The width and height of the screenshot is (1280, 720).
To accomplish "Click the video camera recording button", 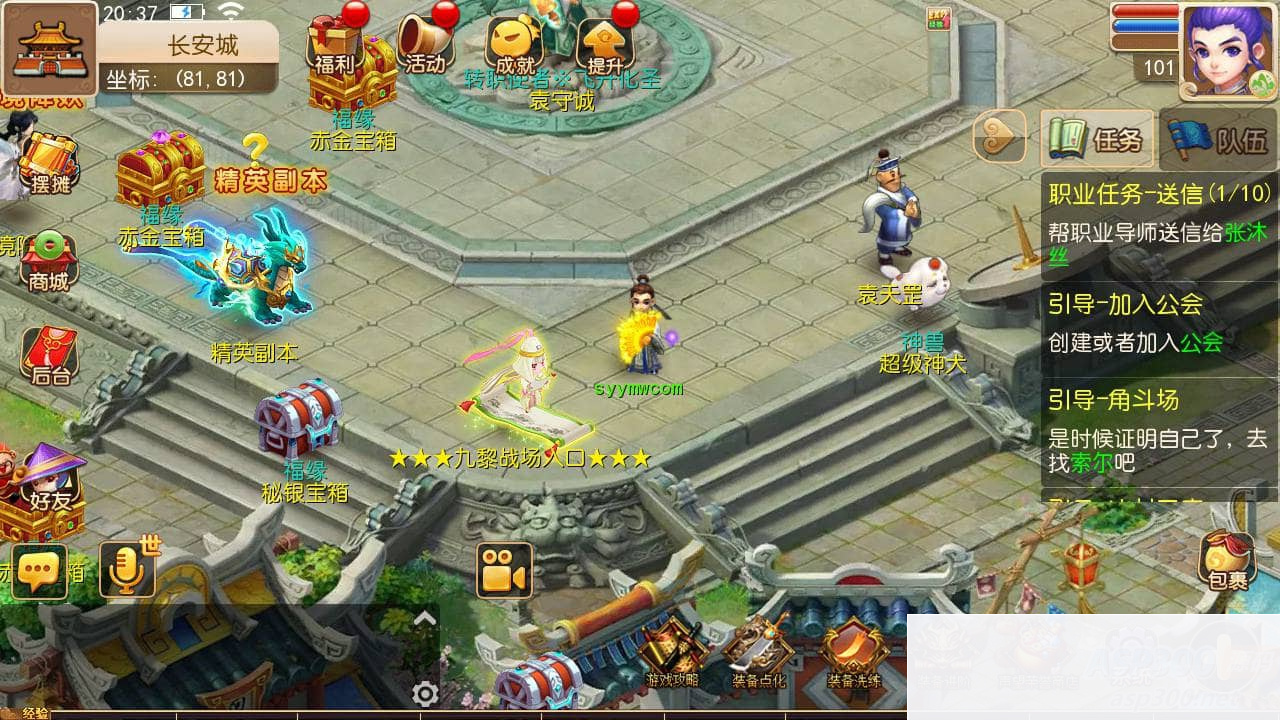I will click(x=504, y=571).
